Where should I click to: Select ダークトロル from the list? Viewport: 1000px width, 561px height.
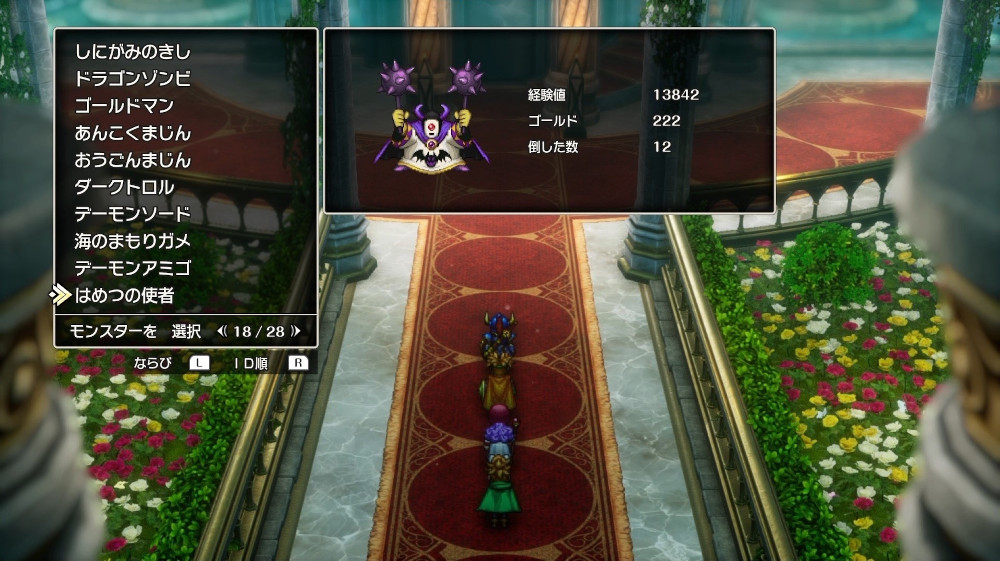[x=124, y=187]
